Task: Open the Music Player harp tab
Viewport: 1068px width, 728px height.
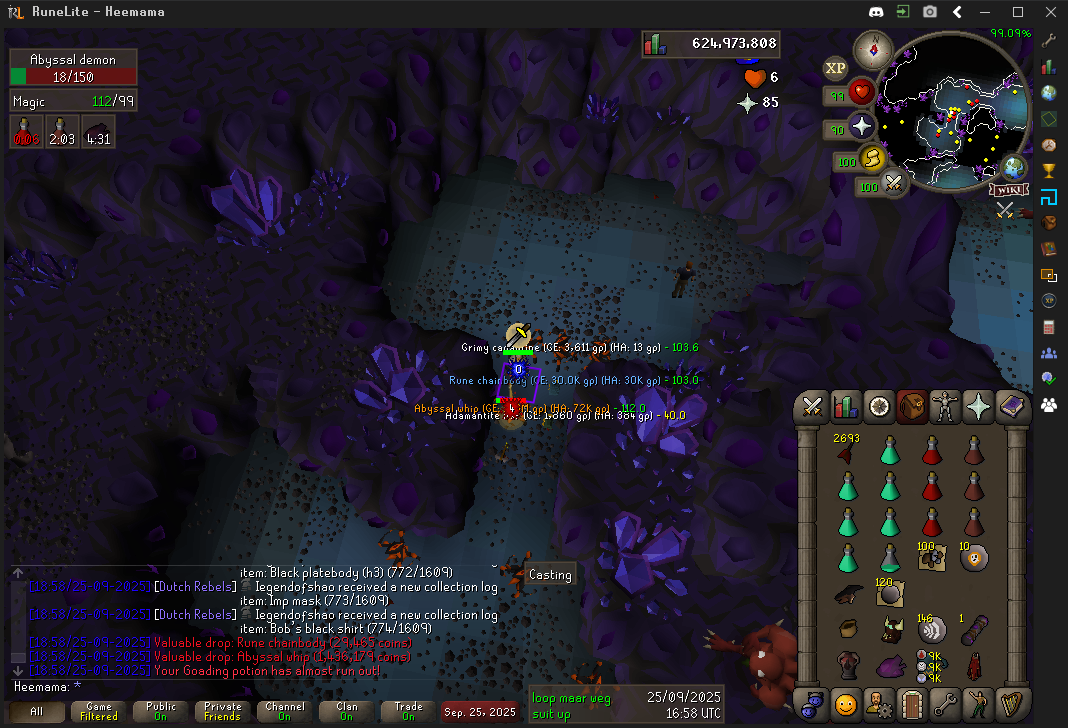Action: (1011, 704)
